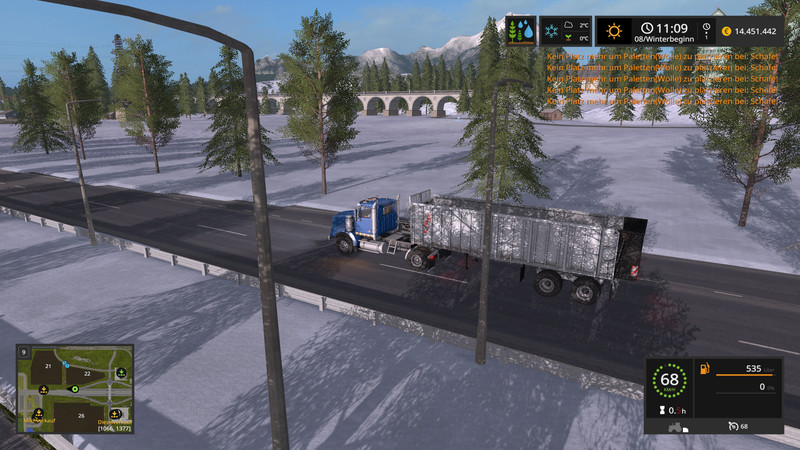Click the cruise control speed icon

pyautogui.click(x=734, y=426)
